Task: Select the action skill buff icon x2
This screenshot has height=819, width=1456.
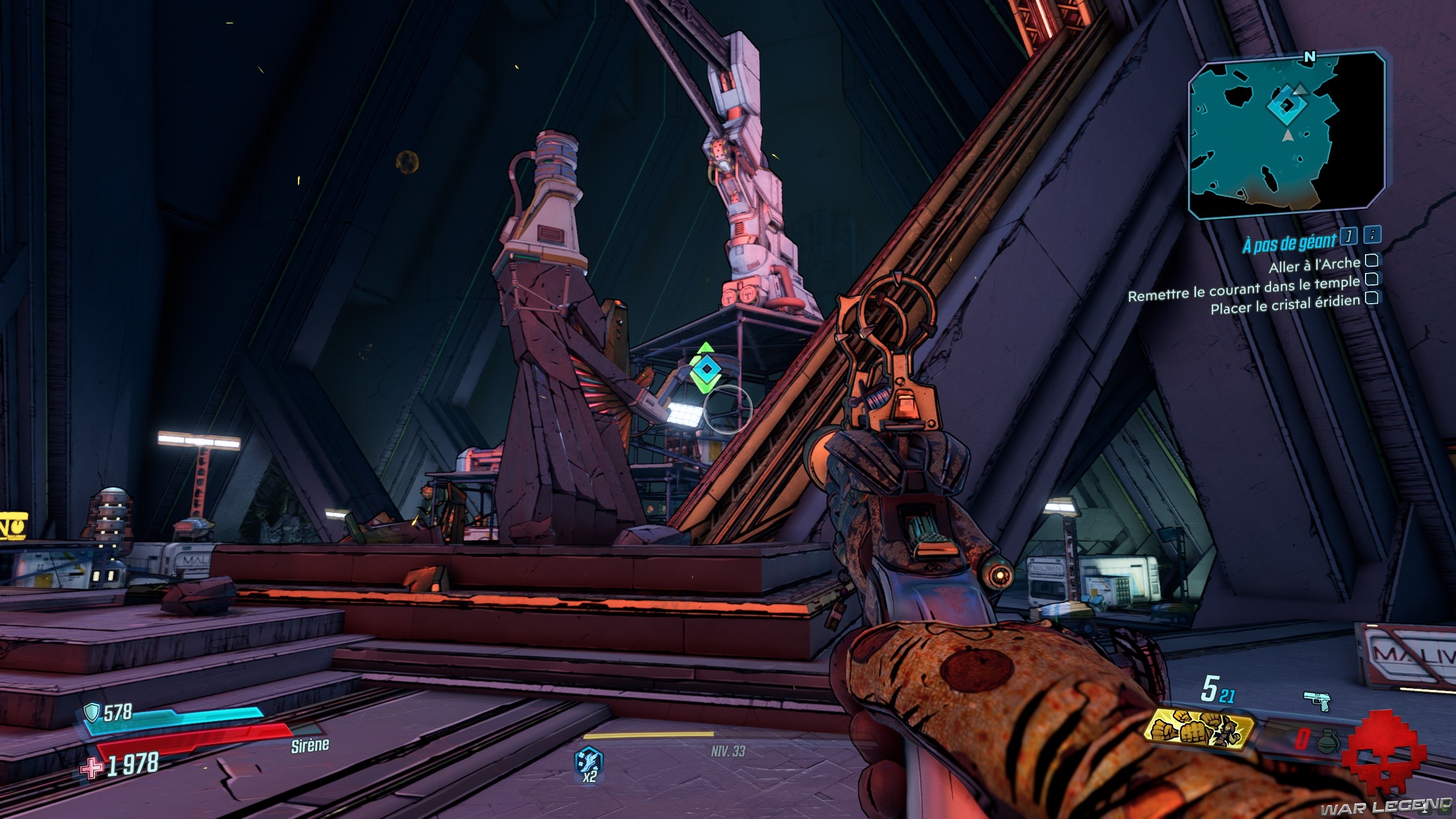Action: [x=590, y=763]
